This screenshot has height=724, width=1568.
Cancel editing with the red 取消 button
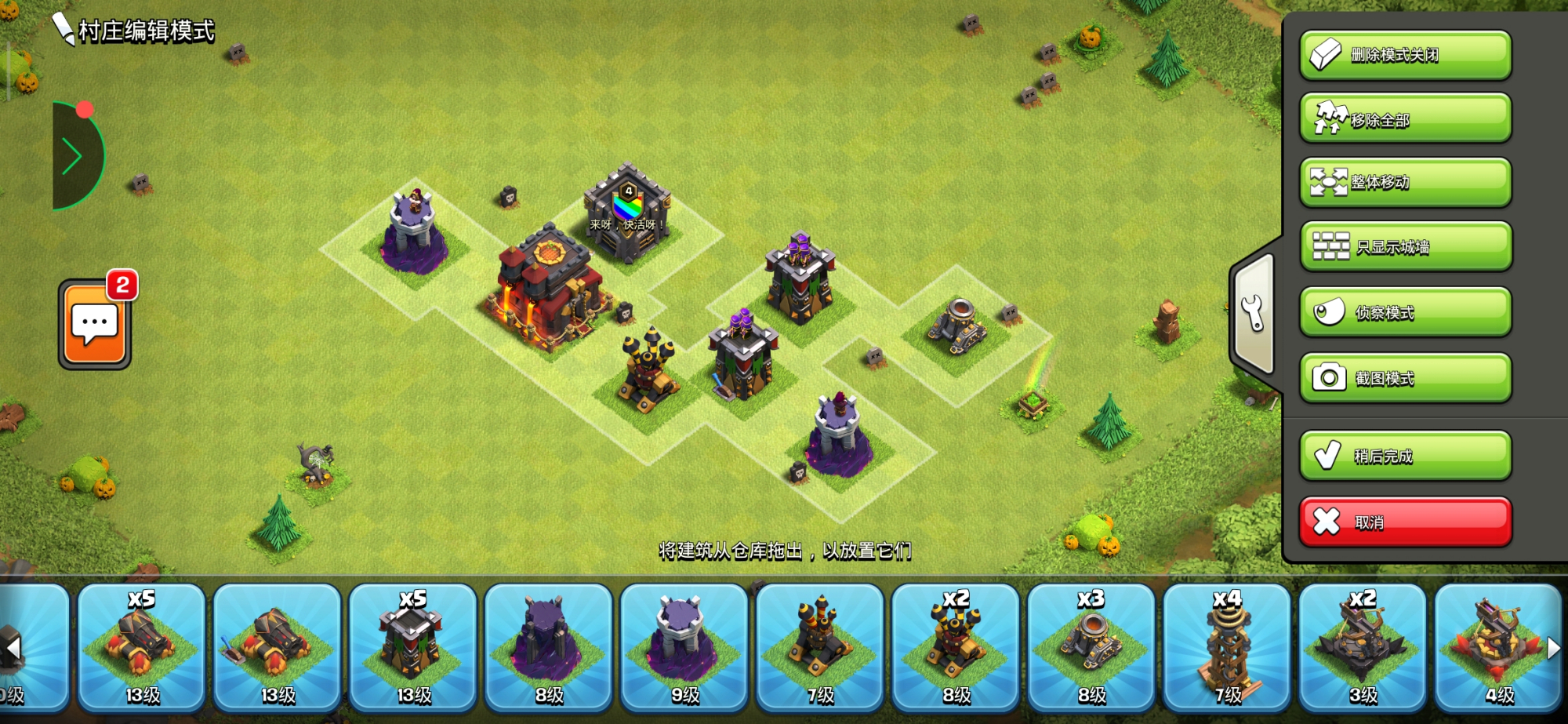(x=1405, y=522)
